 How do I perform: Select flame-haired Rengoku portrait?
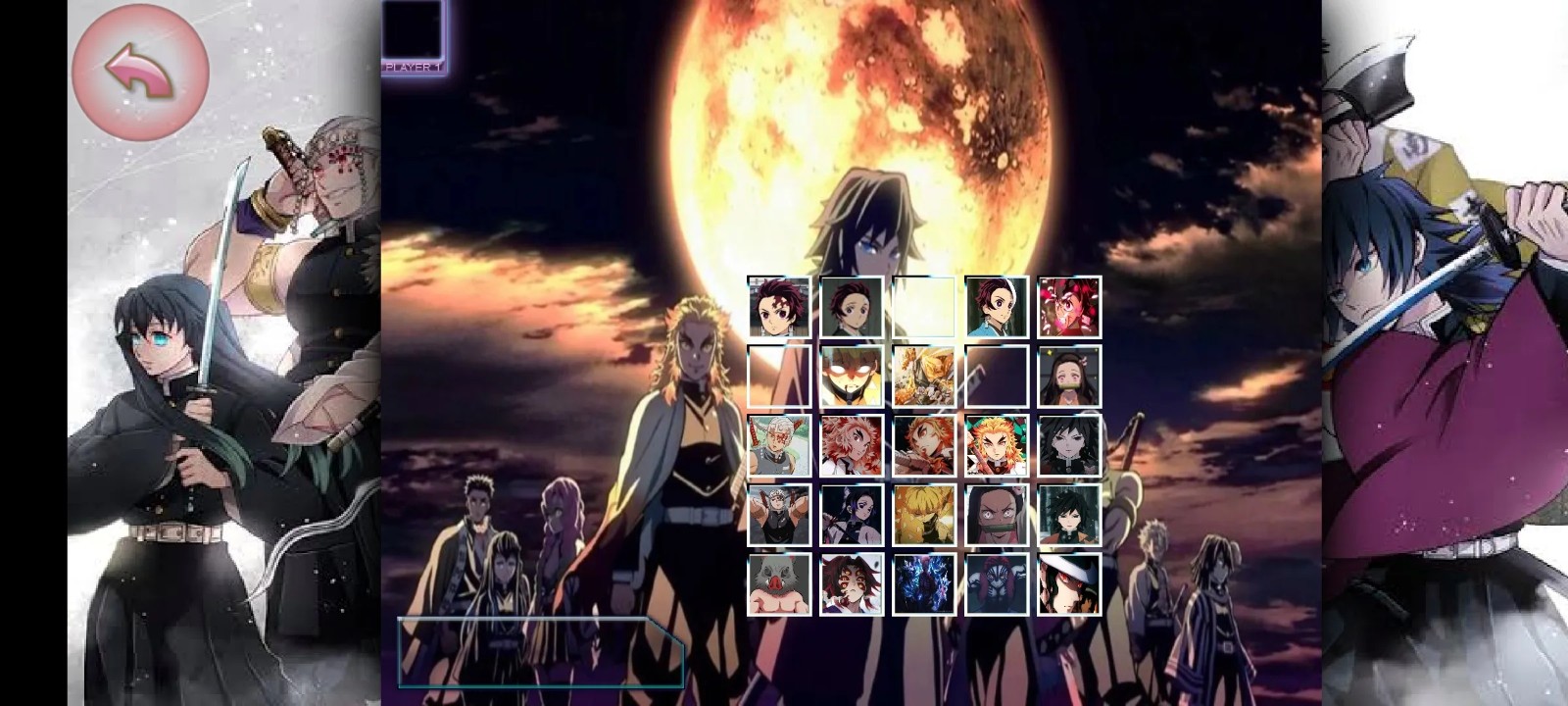pyautogui.click(x=993, y=448)
